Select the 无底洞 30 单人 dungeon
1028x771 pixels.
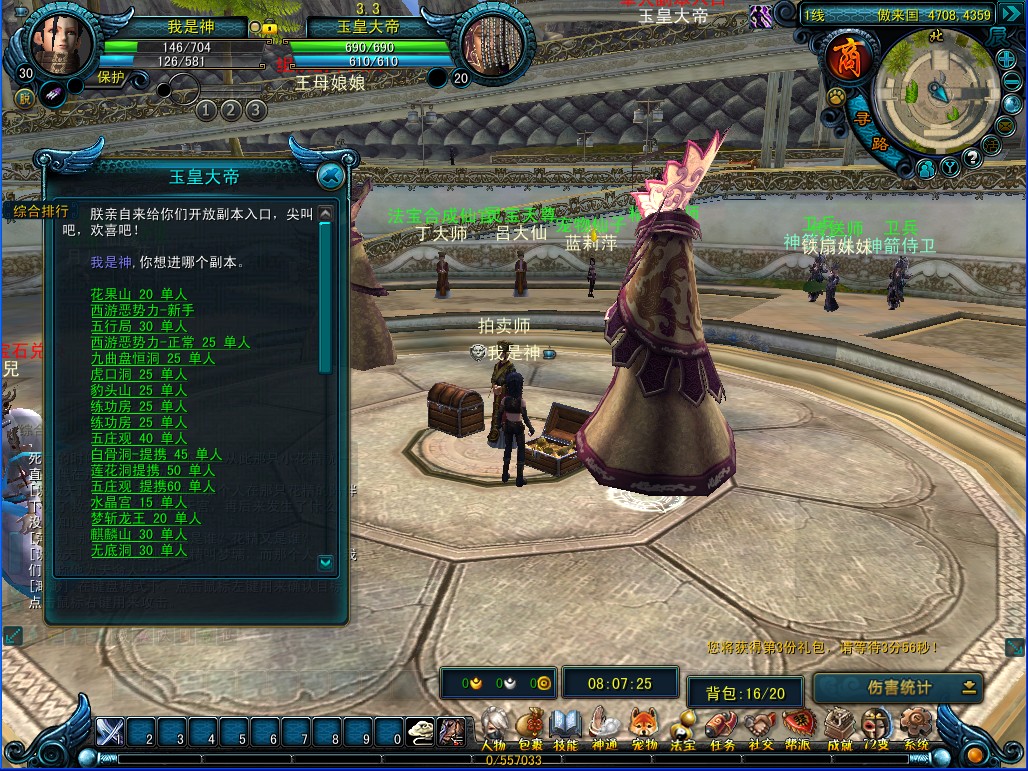[x=139, y=550]
